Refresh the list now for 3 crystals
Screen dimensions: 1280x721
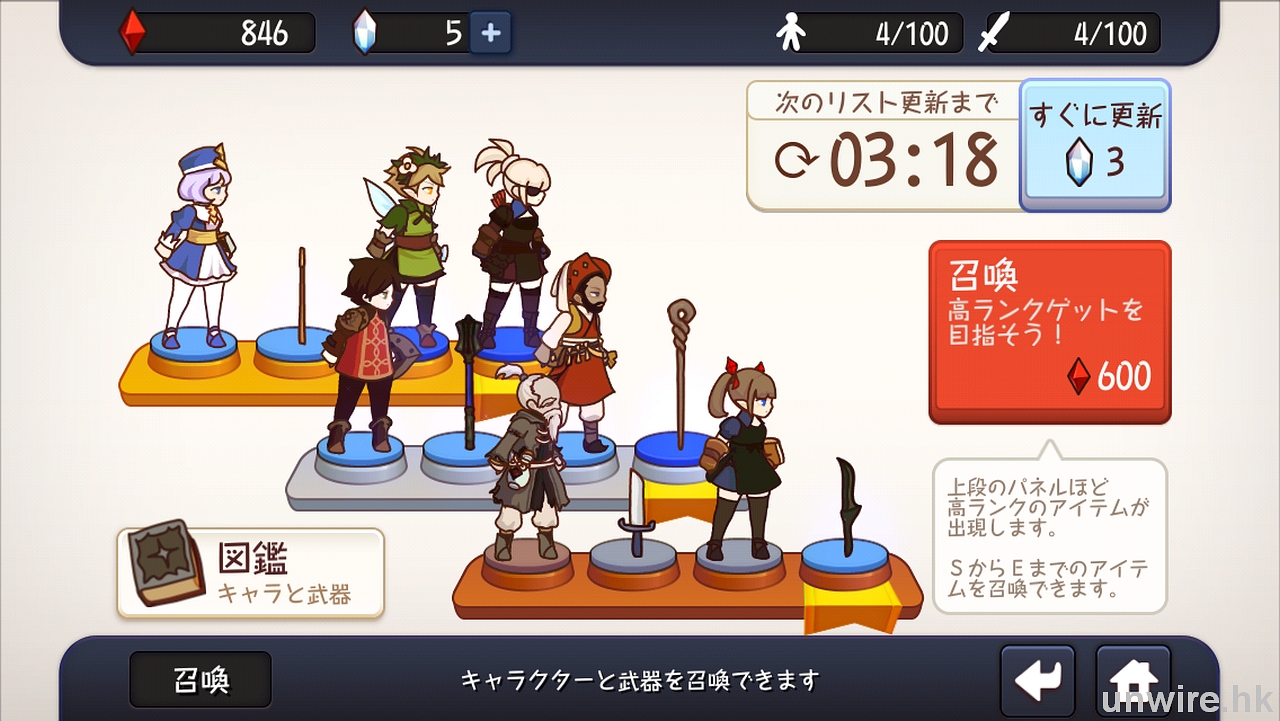1095,145
